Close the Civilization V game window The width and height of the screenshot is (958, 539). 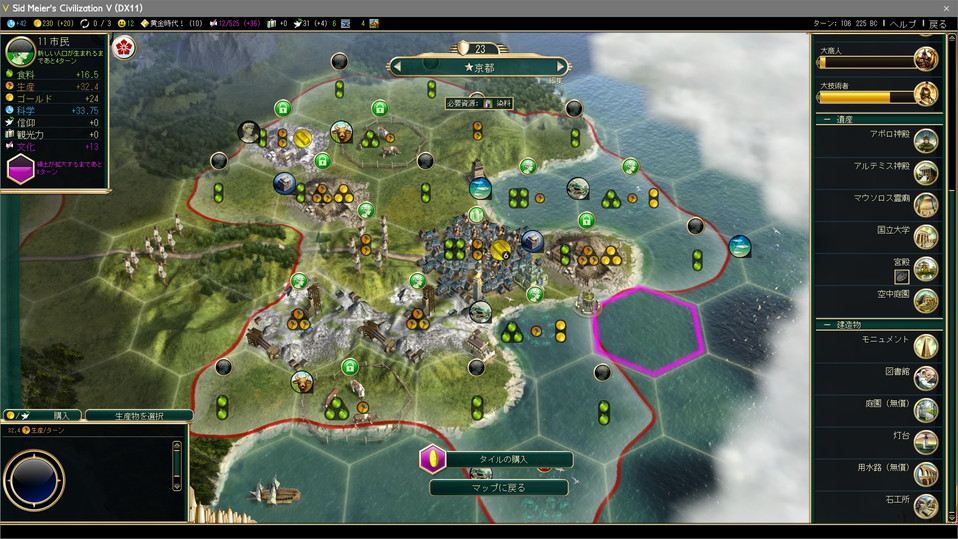pos(946,7)
